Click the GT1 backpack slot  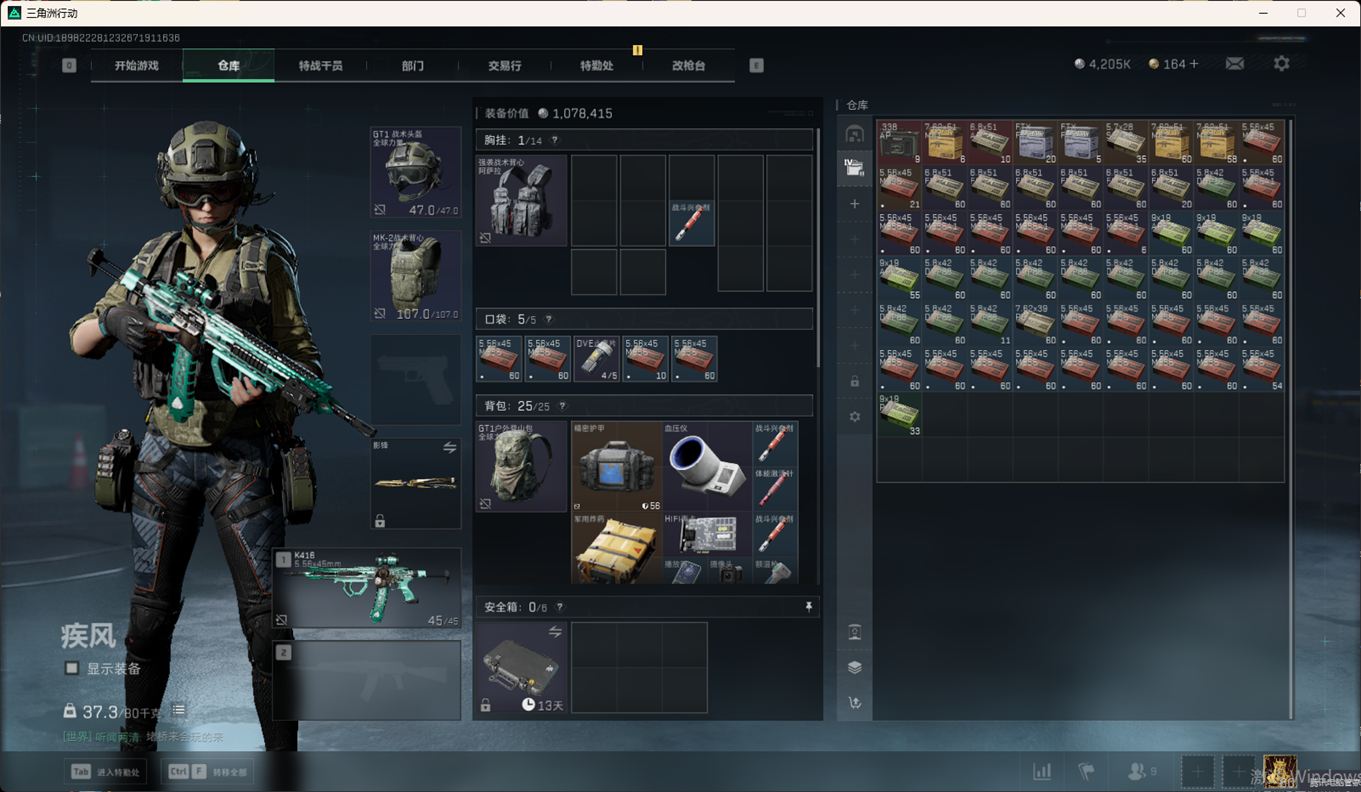(520, 466)
